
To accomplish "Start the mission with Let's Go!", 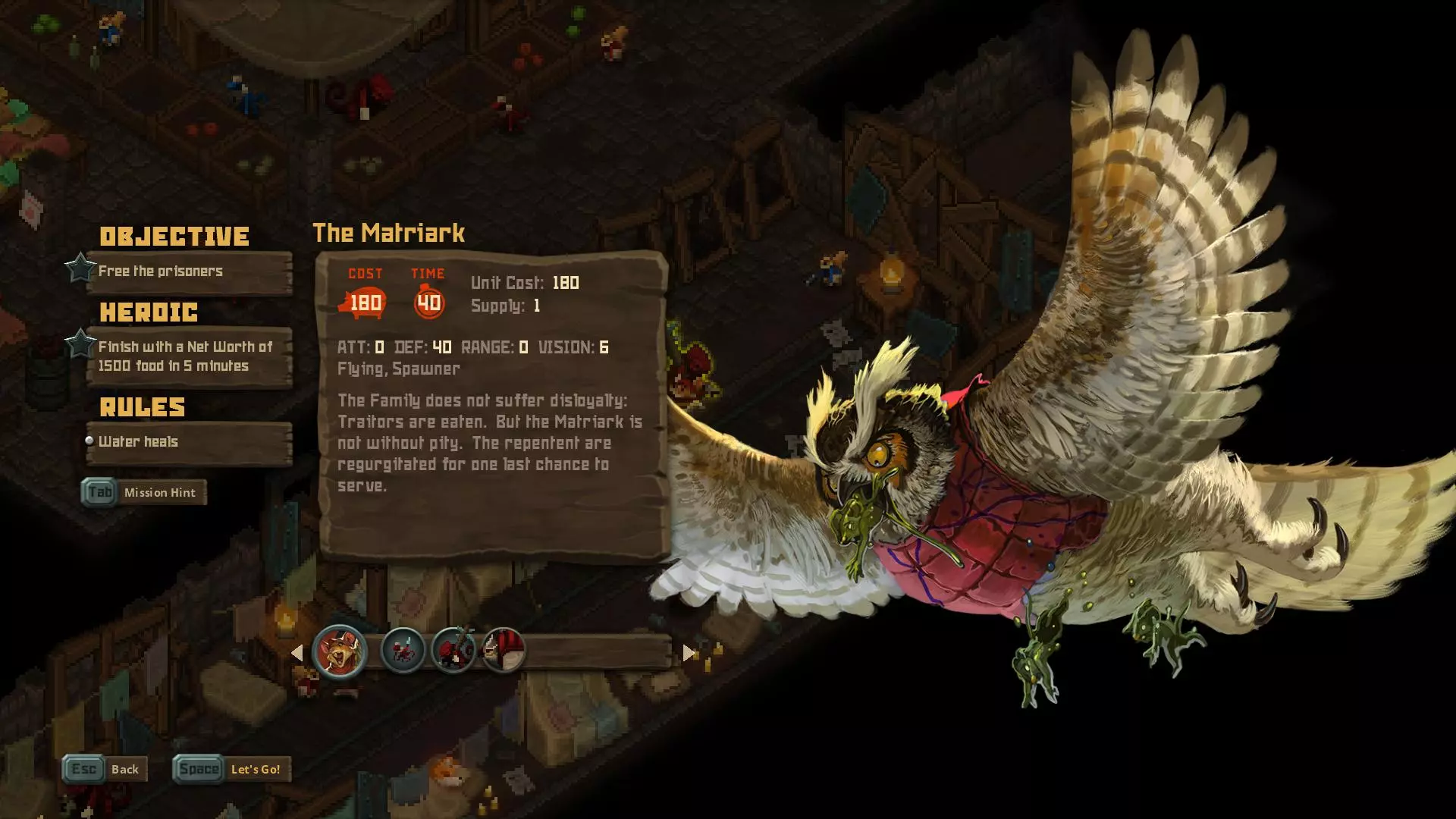I will pos(232,769).
